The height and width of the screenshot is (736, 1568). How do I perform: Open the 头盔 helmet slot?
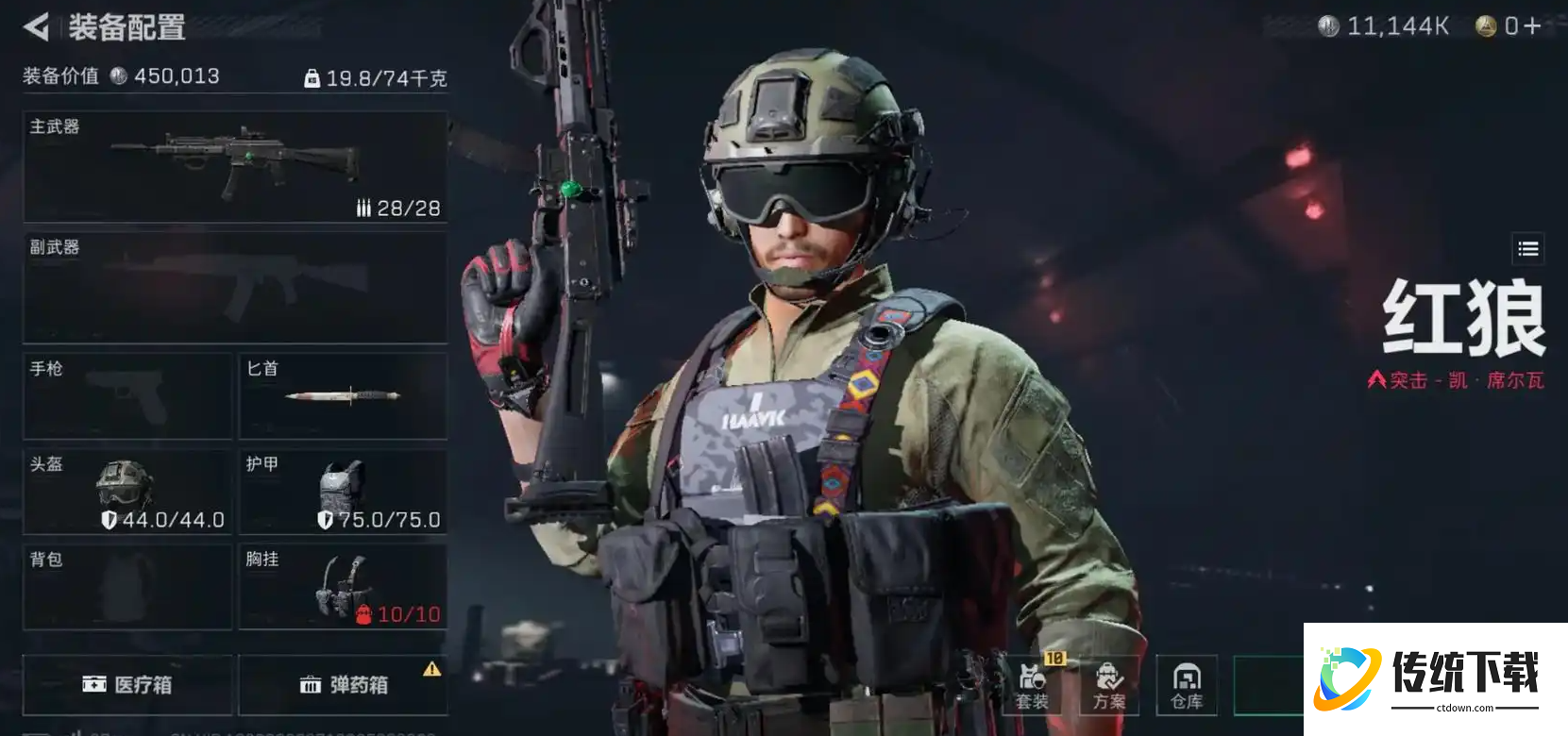click(x=127, y=492)
